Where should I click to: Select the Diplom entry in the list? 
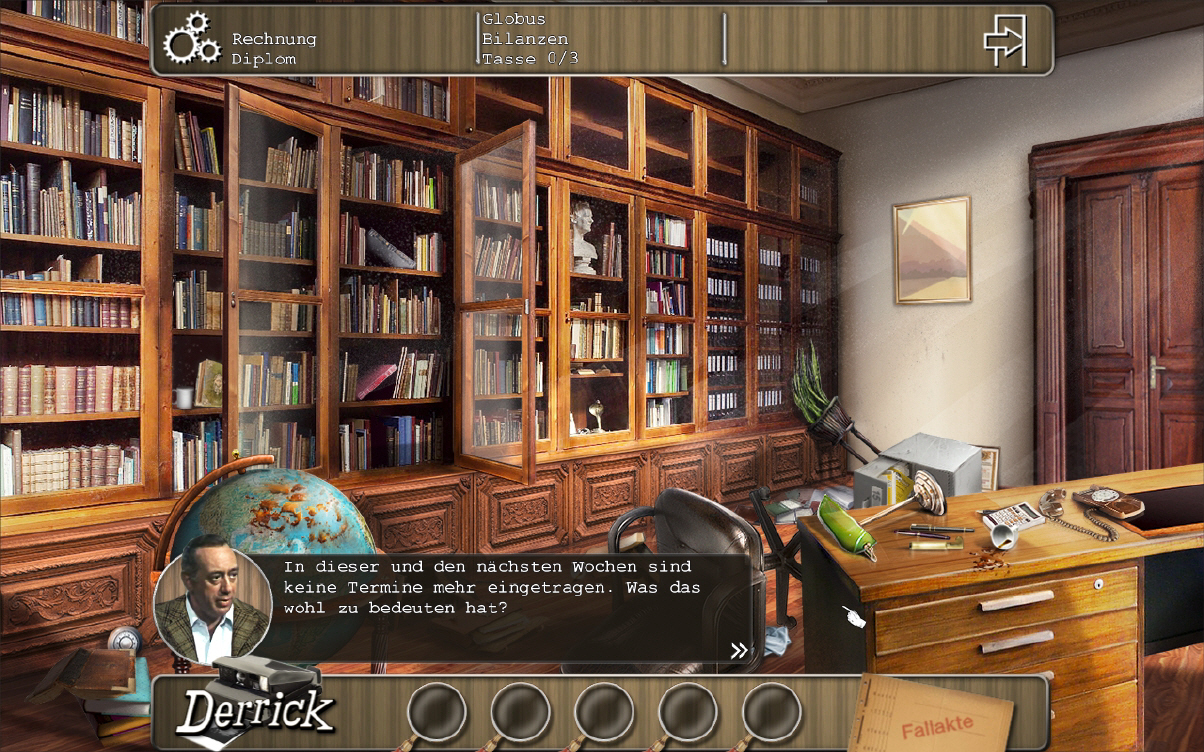[x=264, y=59]
